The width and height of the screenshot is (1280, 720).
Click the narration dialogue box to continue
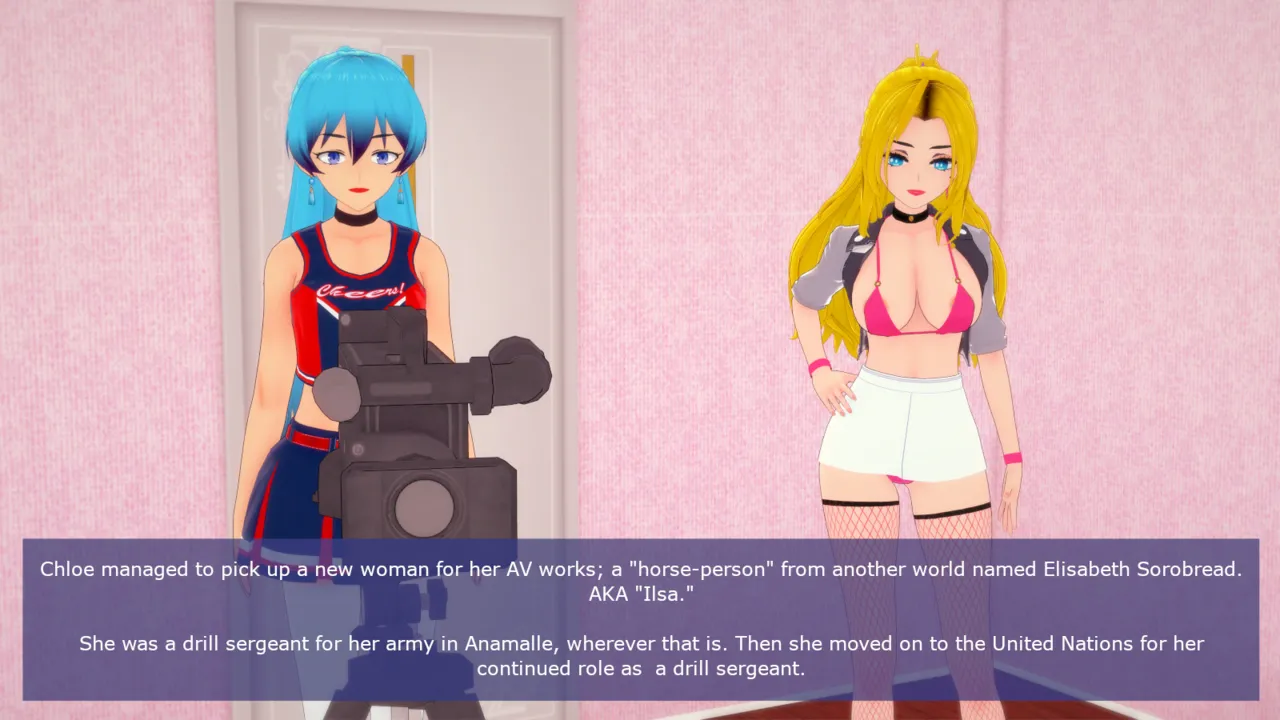(640, 619)
